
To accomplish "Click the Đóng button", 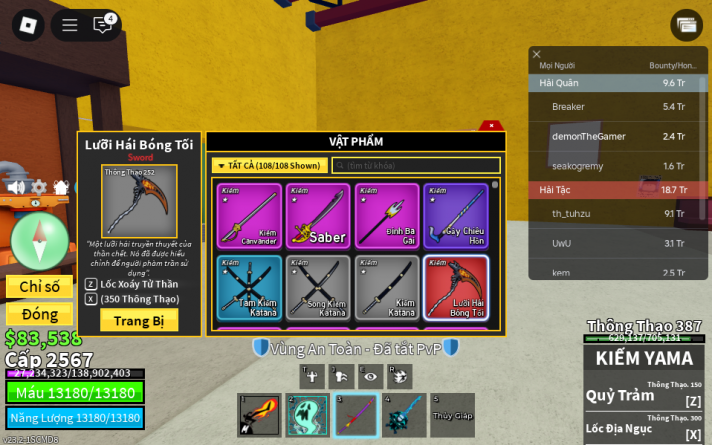I will point(39,314).
